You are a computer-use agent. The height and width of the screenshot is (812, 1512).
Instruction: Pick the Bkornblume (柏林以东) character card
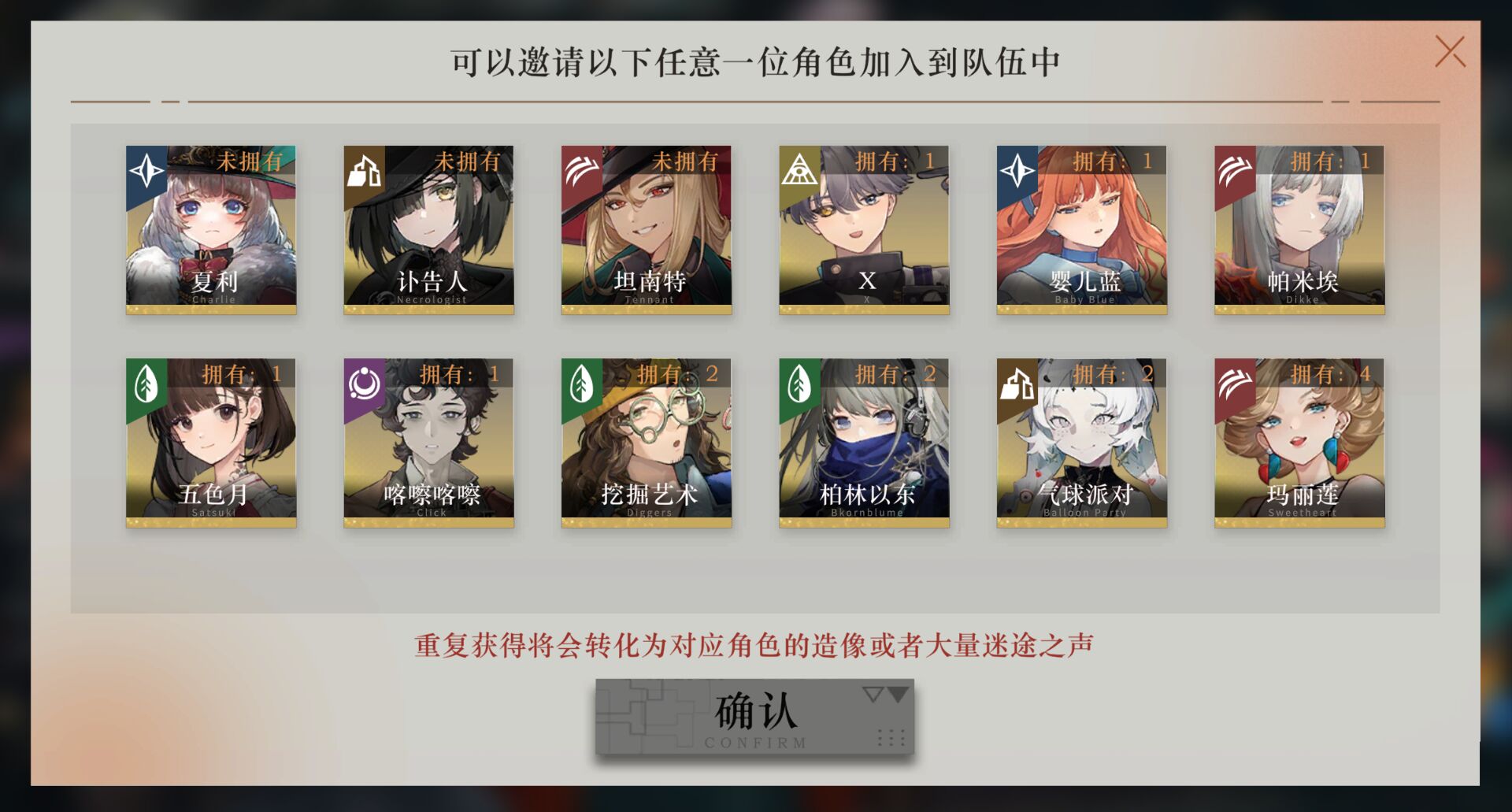pos(864,442)
